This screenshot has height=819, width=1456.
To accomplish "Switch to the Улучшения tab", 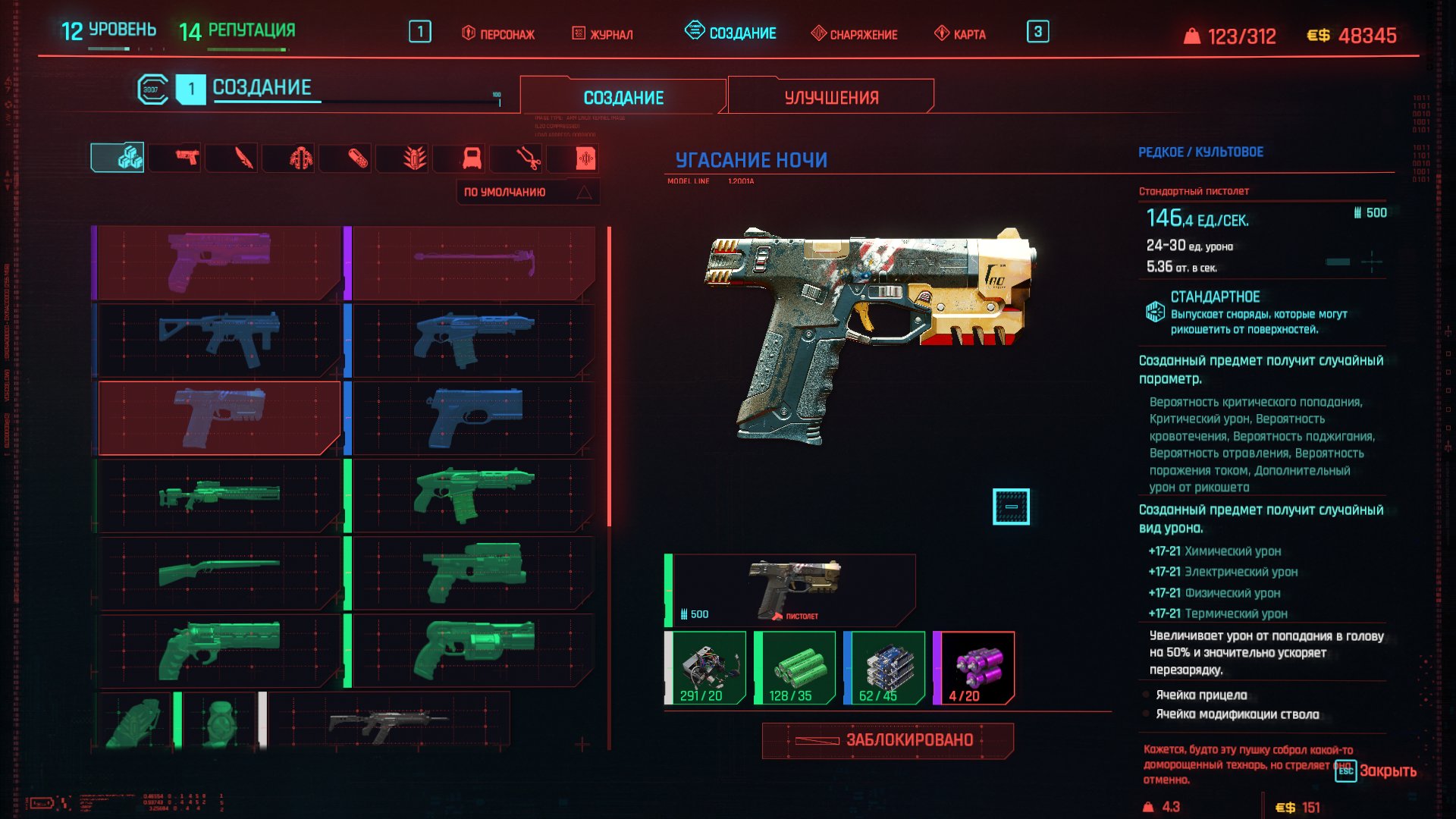I will point(831,98).
